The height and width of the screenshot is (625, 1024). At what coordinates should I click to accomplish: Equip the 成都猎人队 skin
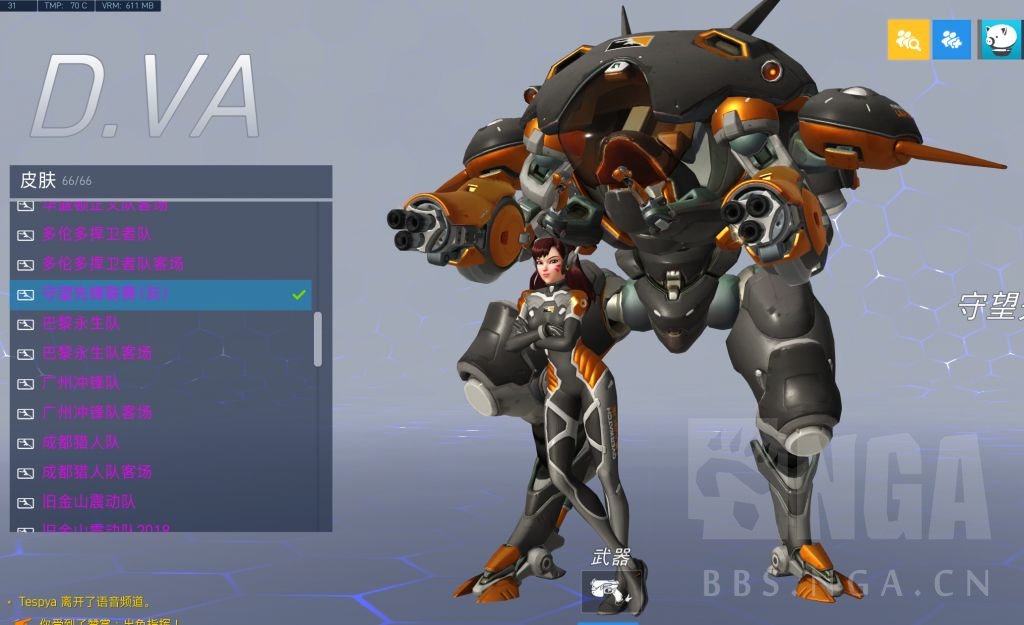[x=81, y=442]
